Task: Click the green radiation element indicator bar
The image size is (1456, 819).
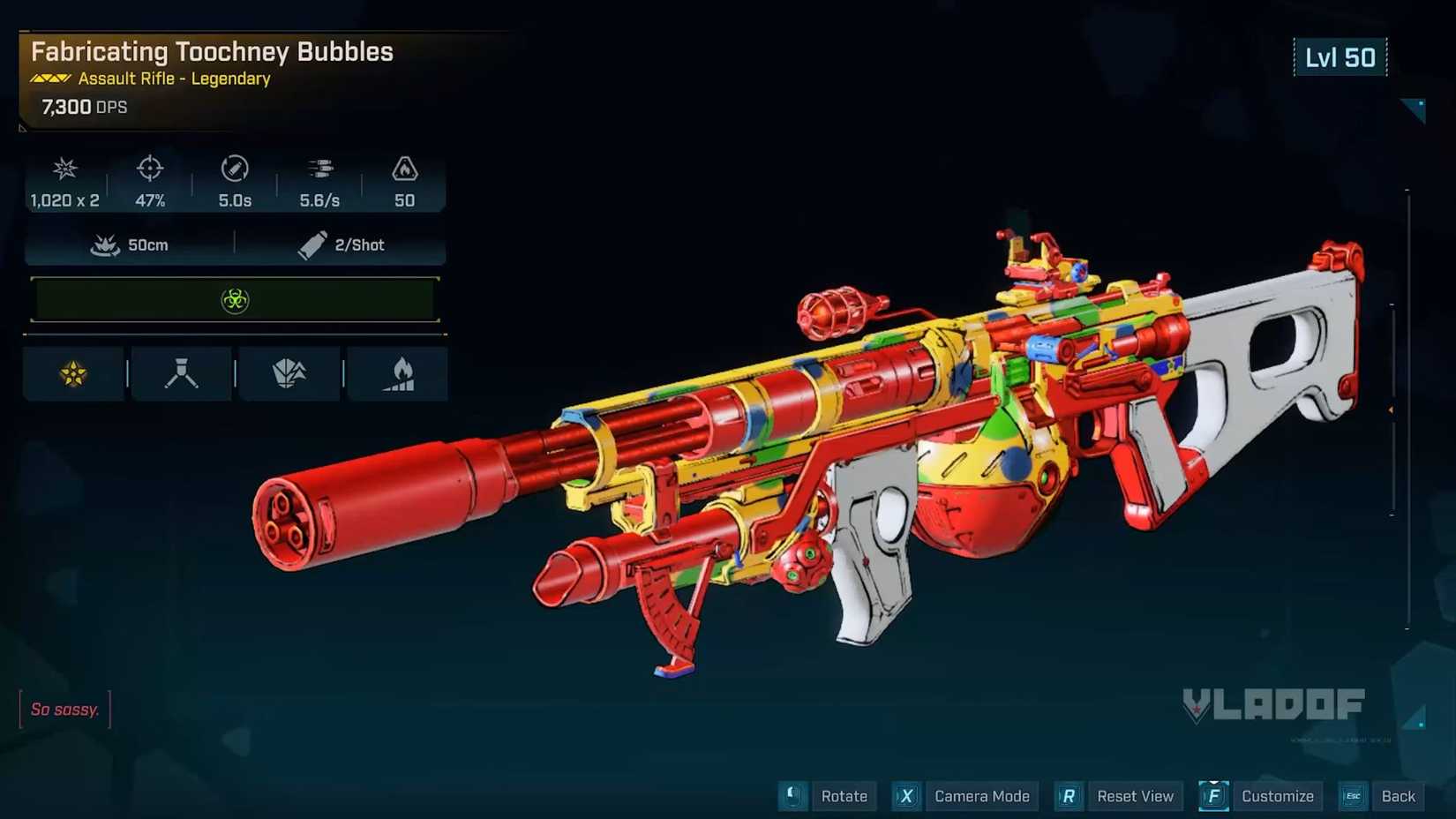Action: click(234, 299)
